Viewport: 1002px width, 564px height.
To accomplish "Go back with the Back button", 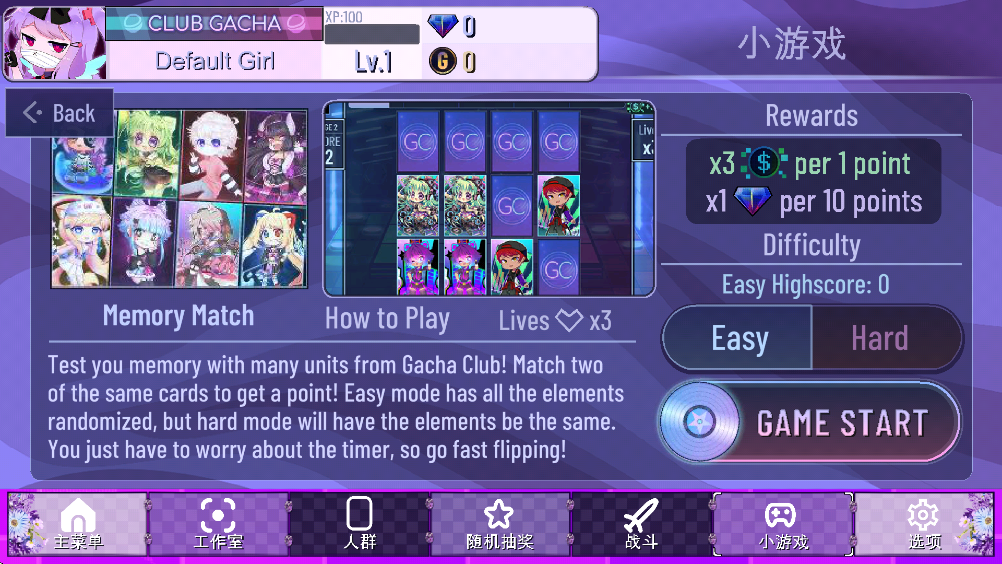I will tap(60, 113).
